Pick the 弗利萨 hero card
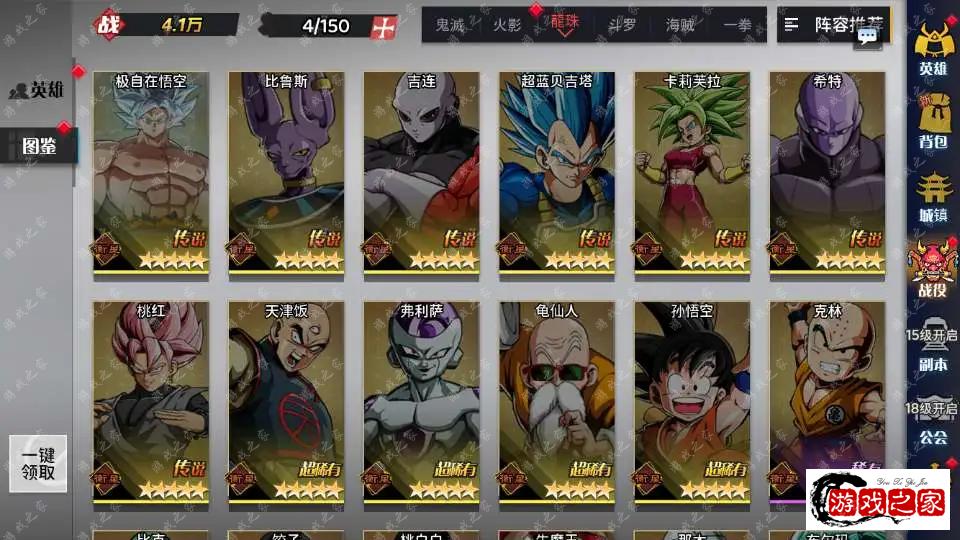Screen dimensions: 960x540 click(x=421, y=402)
